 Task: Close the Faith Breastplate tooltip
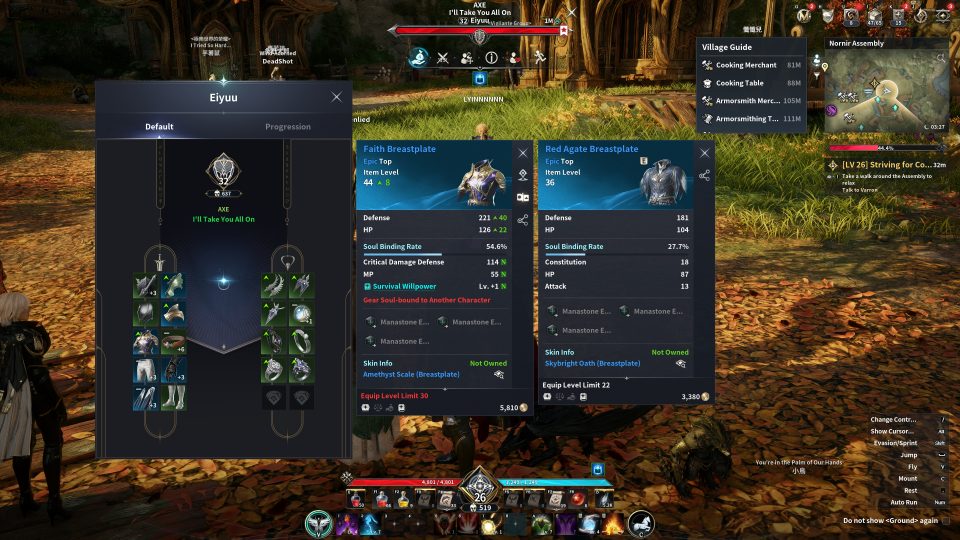522,153
